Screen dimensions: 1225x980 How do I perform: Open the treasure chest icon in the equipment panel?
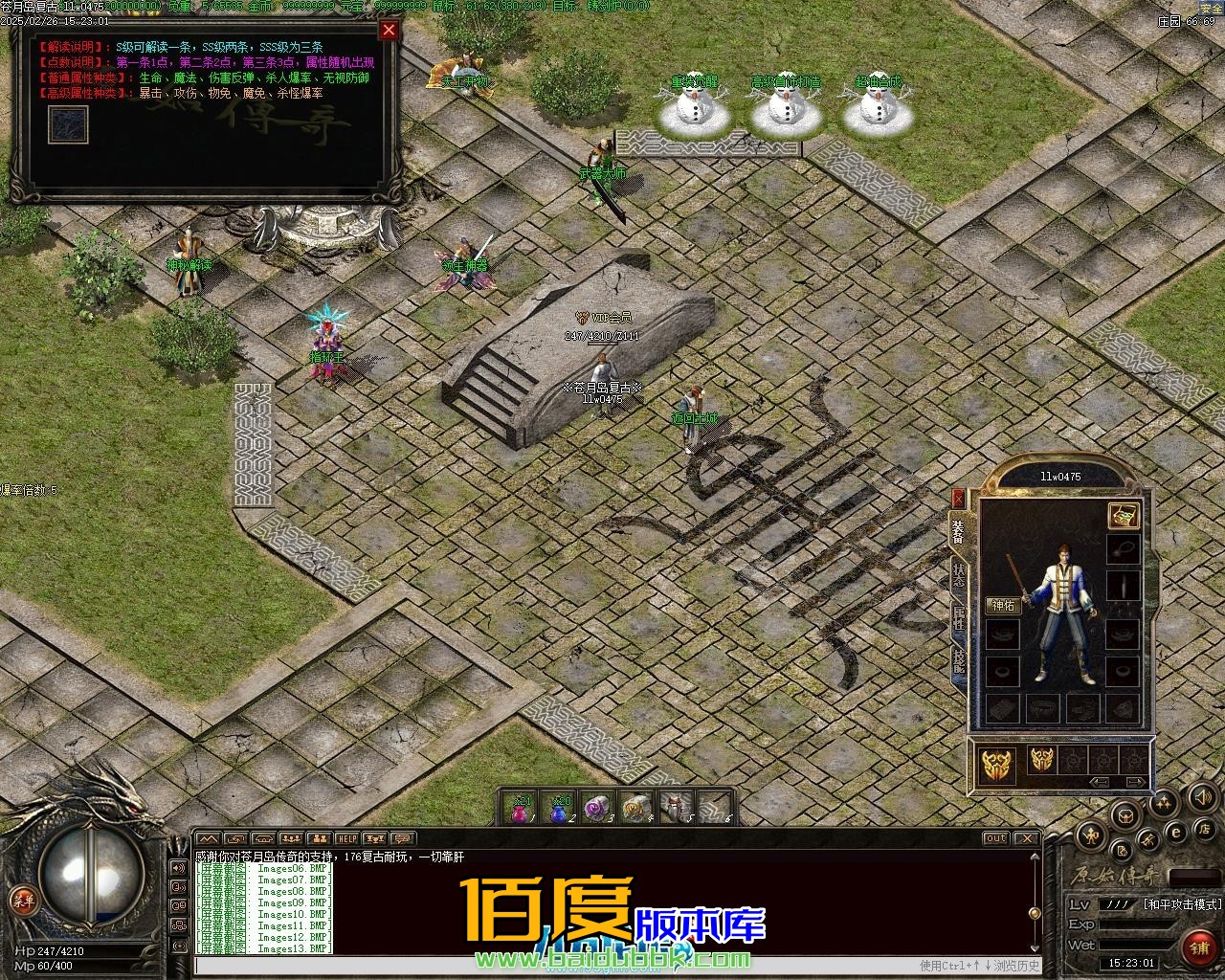coord(1124,515)
